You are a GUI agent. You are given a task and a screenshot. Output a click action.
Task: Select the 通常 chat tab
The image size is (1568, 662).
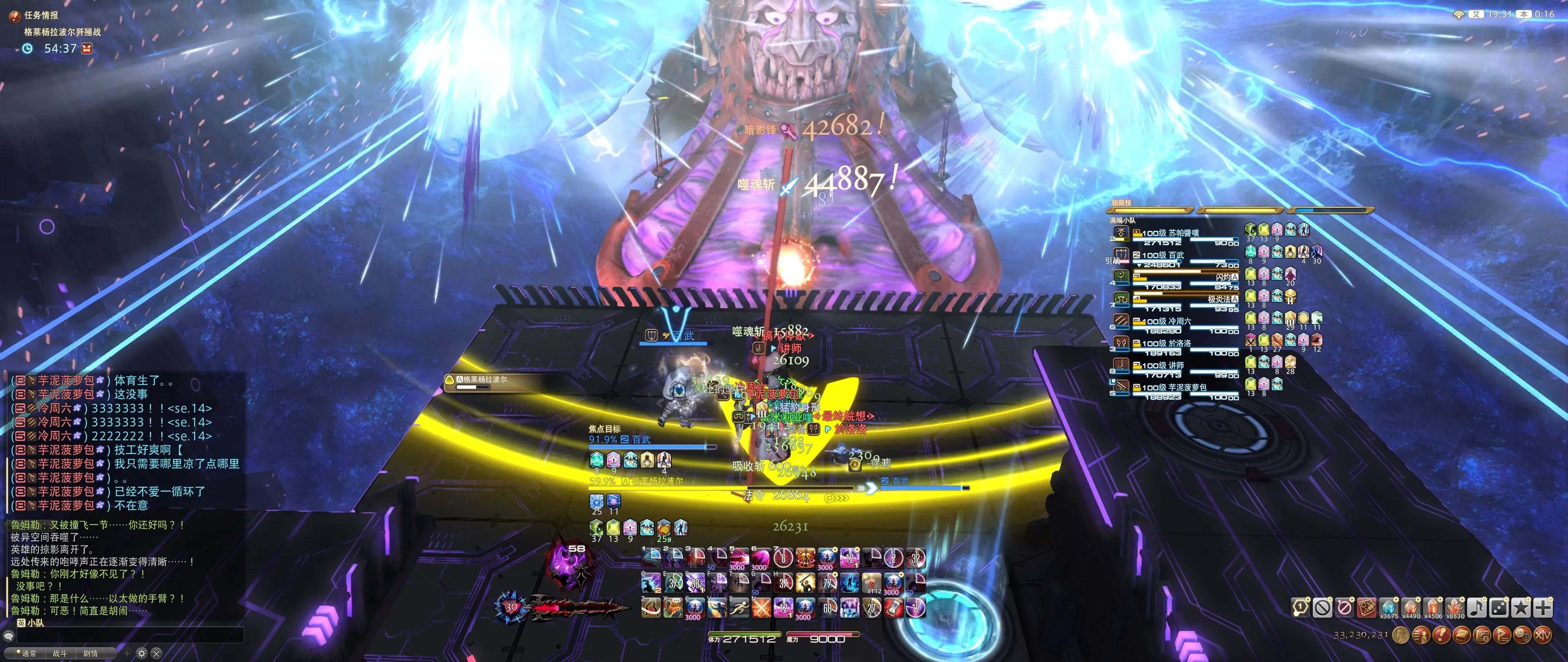click(29, 653)
